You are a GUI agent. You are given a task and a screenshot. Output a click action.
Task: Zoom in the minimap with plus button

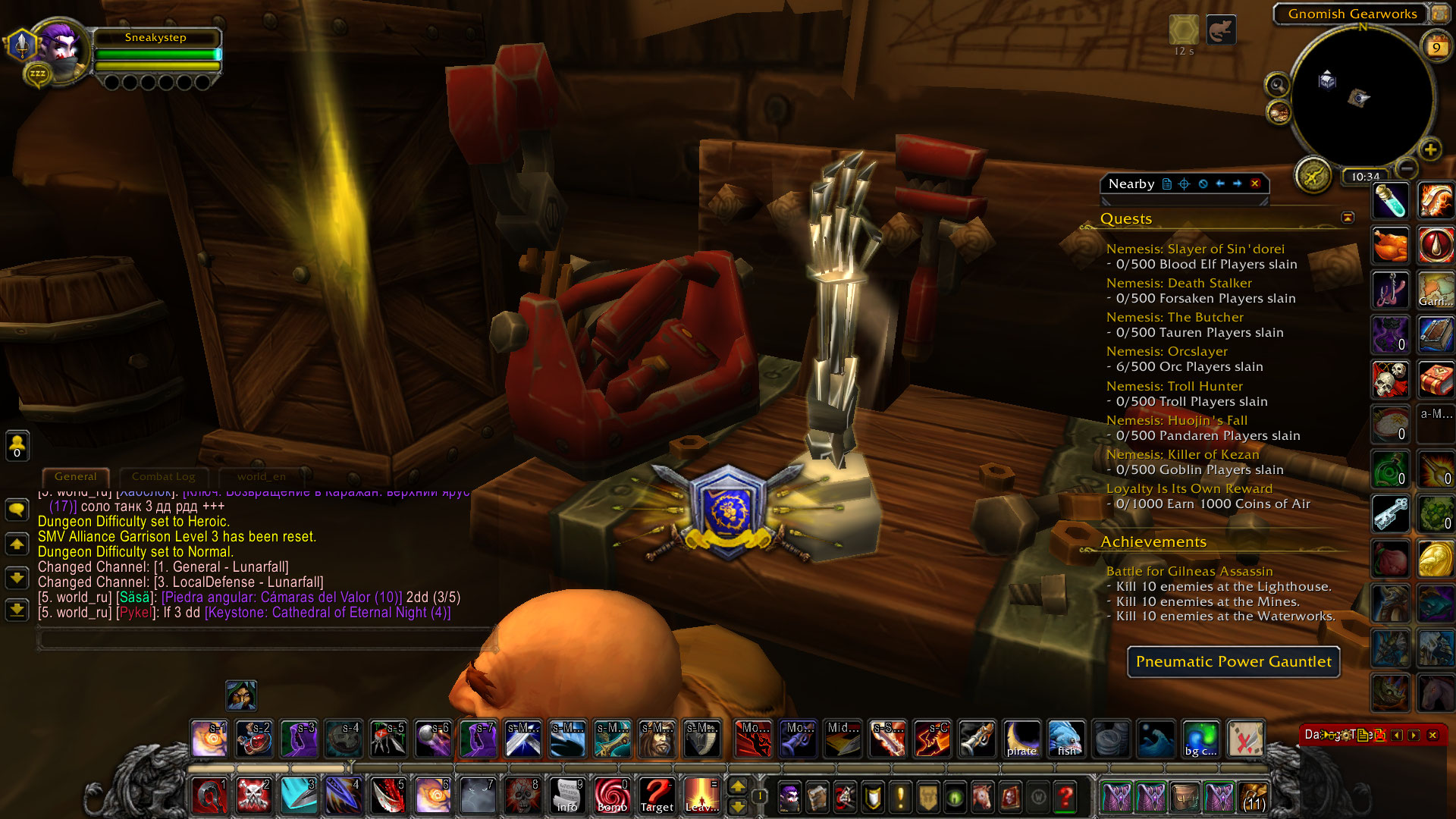[x=1430, y=149]
